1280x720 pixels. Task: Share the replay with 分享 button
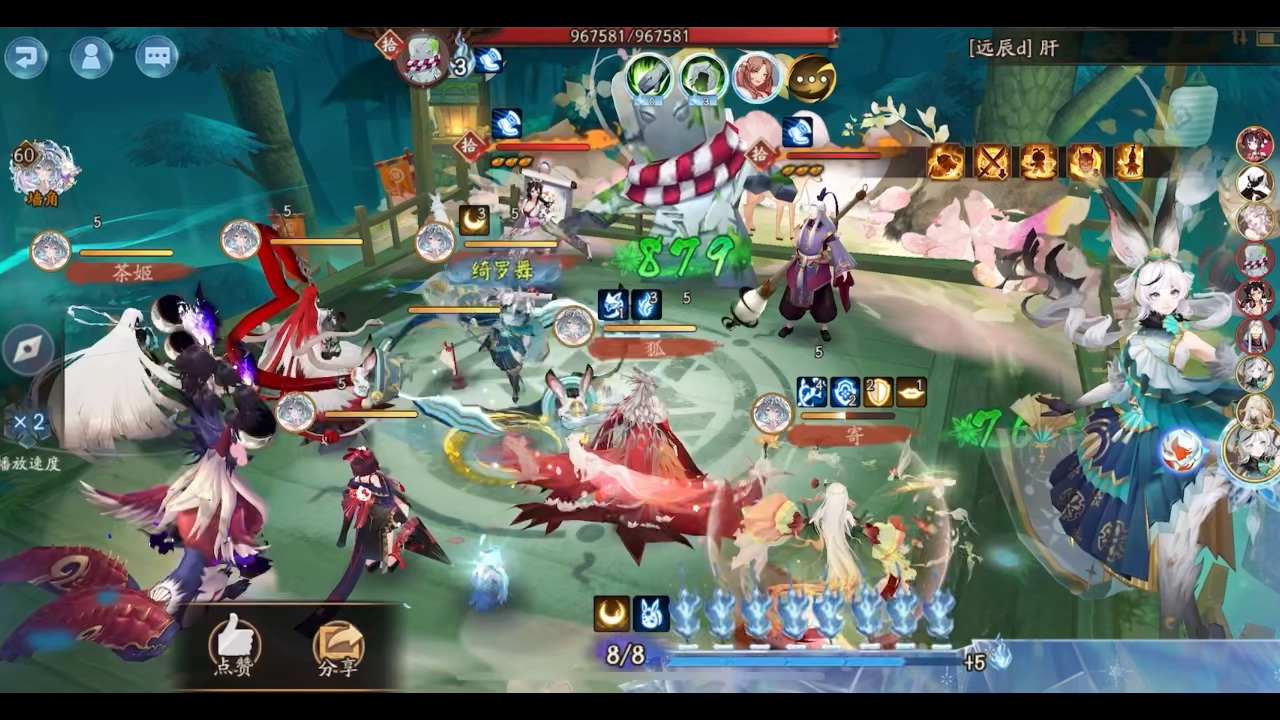[x=338, y=645]
